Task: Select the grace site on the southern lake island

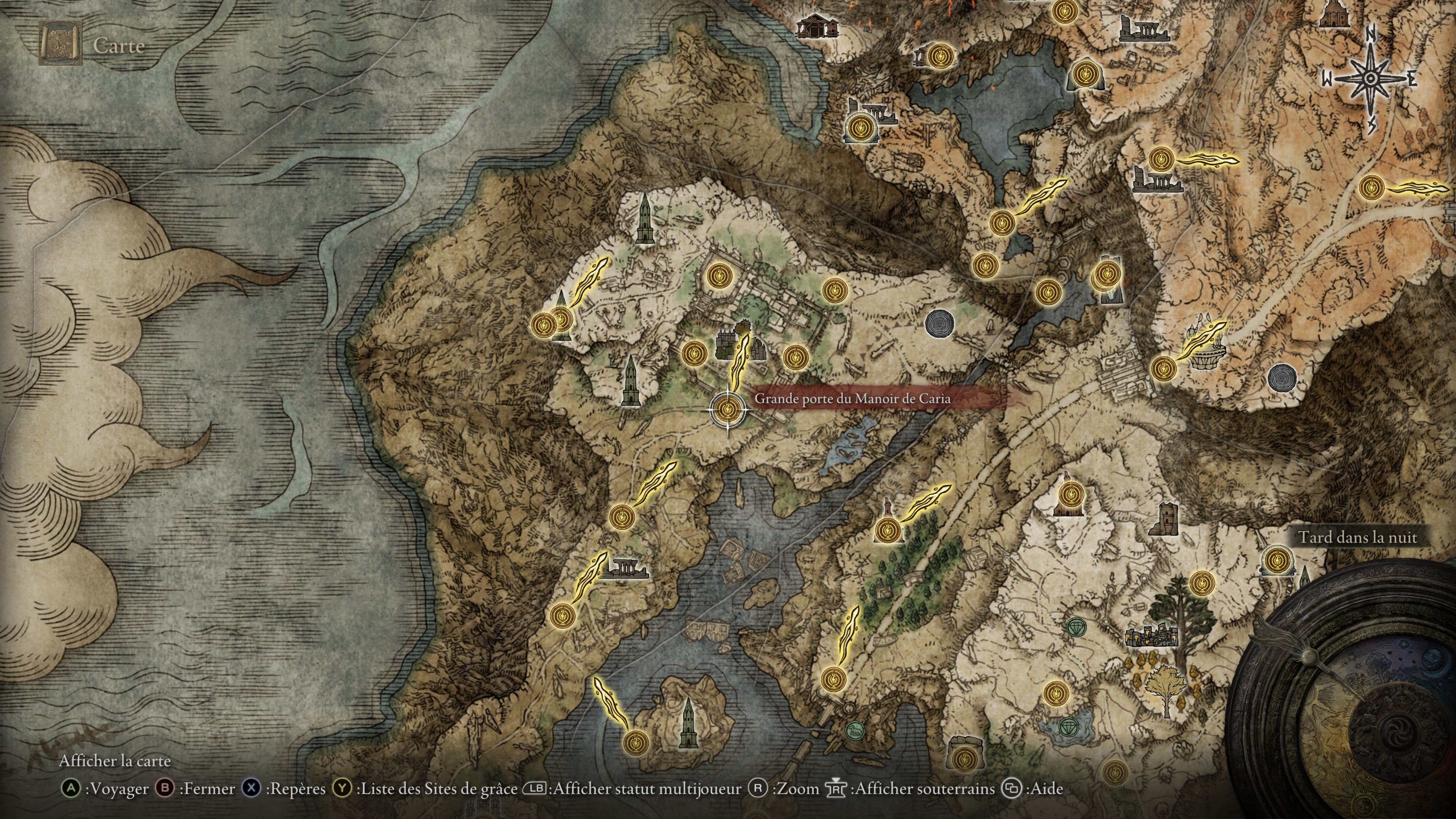Action: pos(635,741)
